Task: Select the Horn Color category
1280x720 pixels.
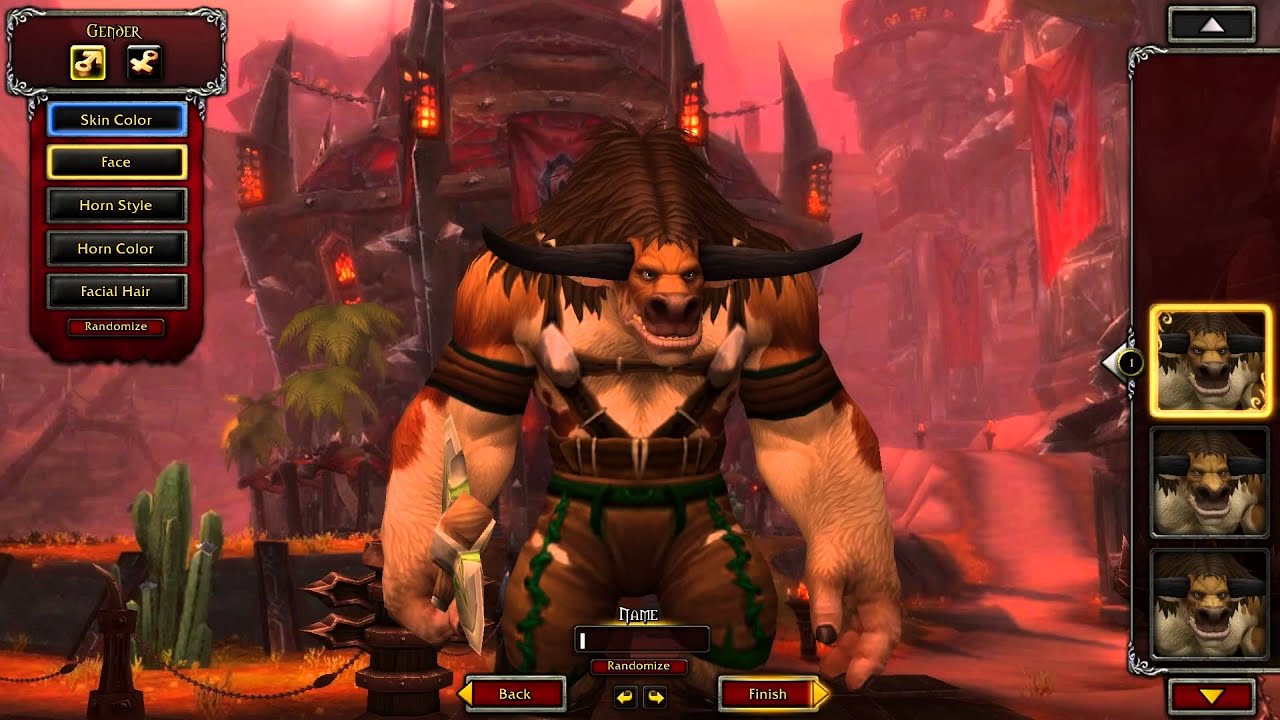Action: click(116, 249)
